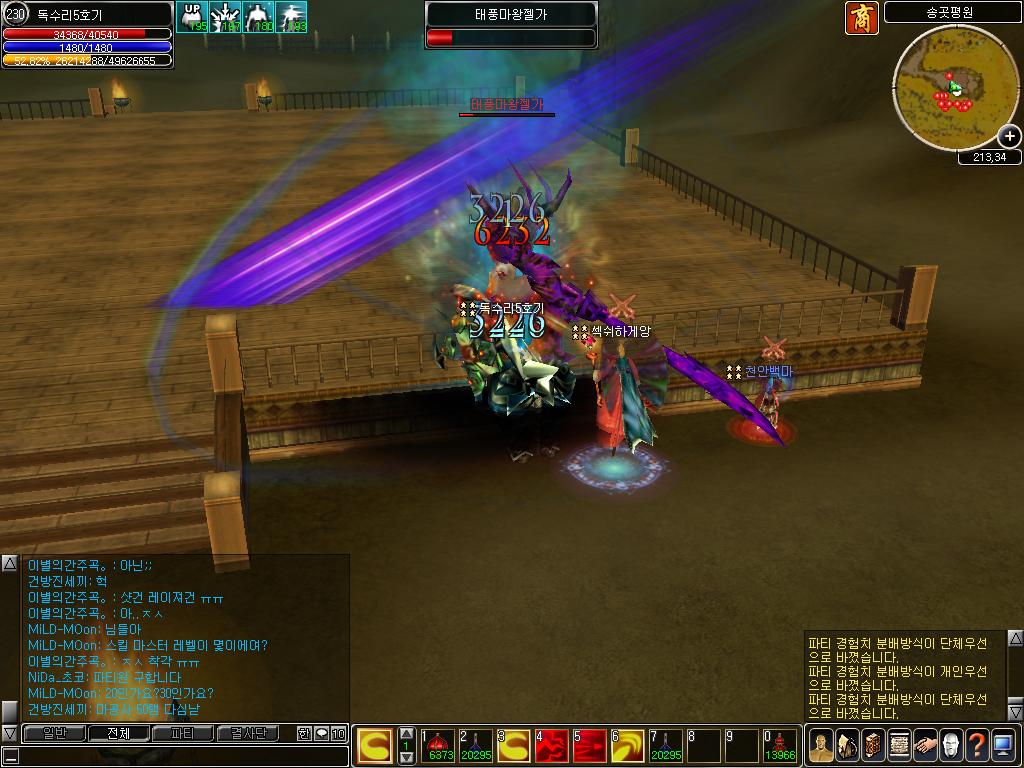This screenshot has width=1024, height=768.
Task: Click the minimap plus zoom button
Action: tap(1009, 136)
